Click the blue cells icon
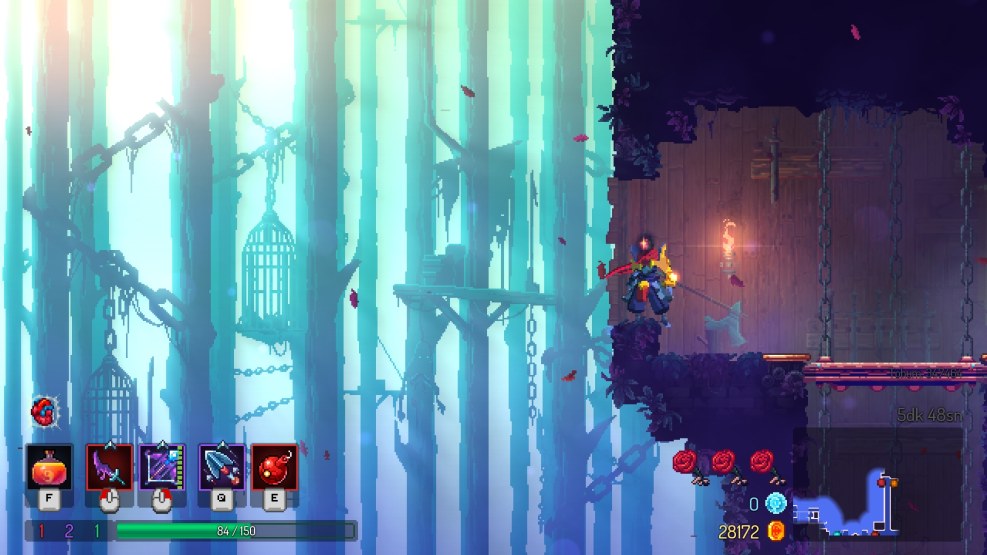Viewport: 987px width, 555px height. coord(776,503)
